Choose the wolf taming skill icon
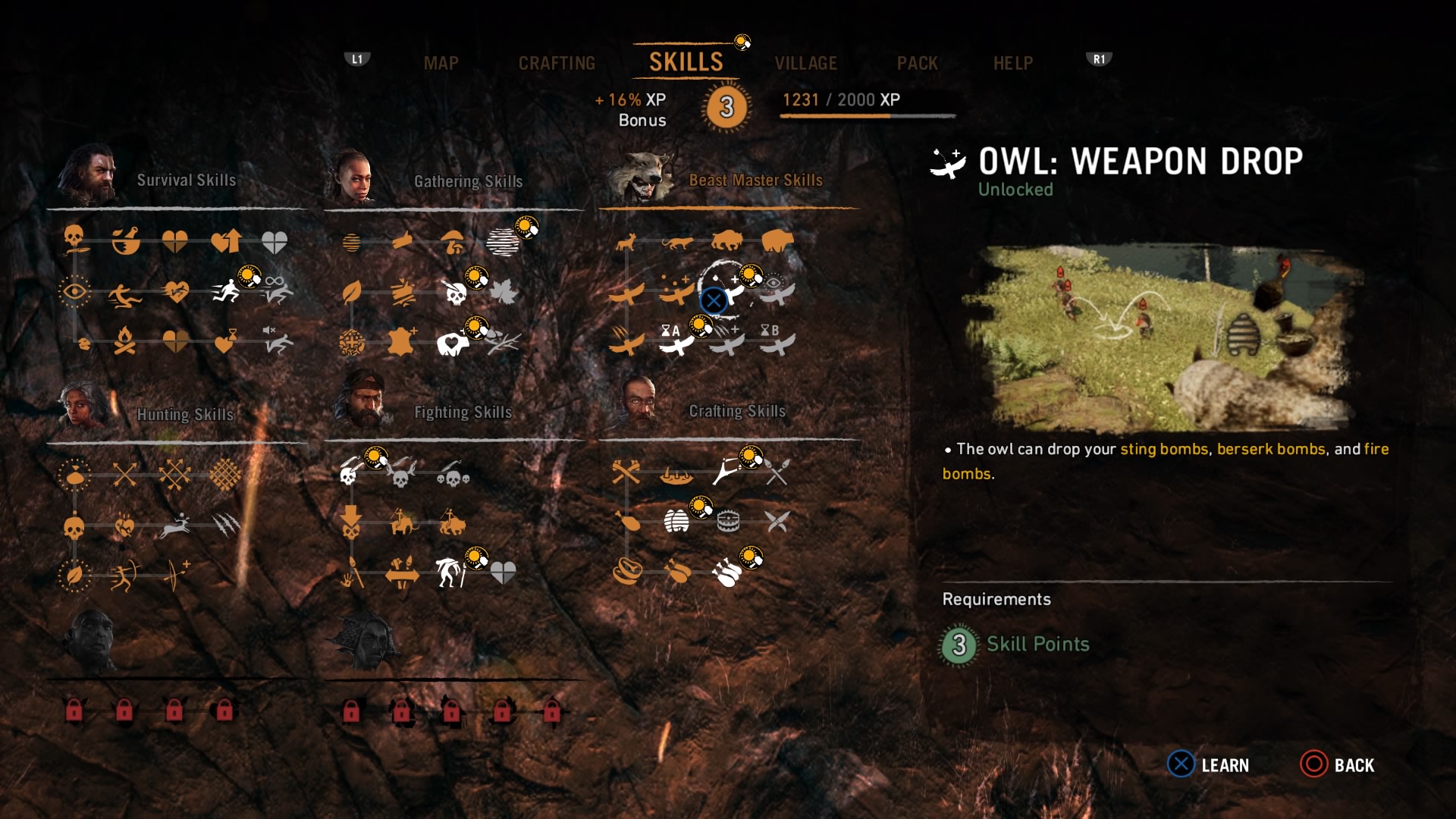Screen dimensions: 1456x819 pos(626,243)
